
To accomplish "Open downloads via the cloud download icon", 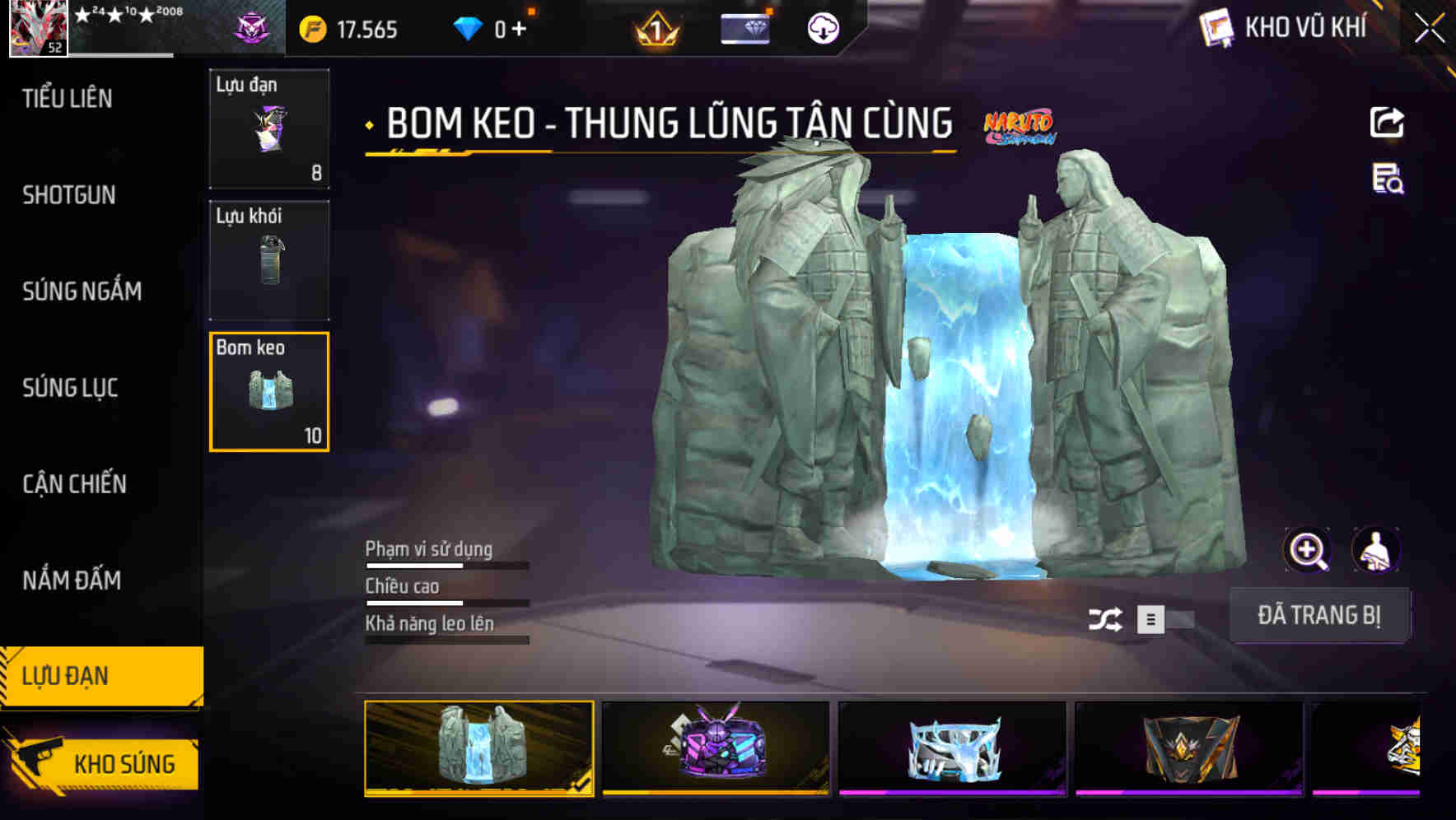I will click(823, 29).
